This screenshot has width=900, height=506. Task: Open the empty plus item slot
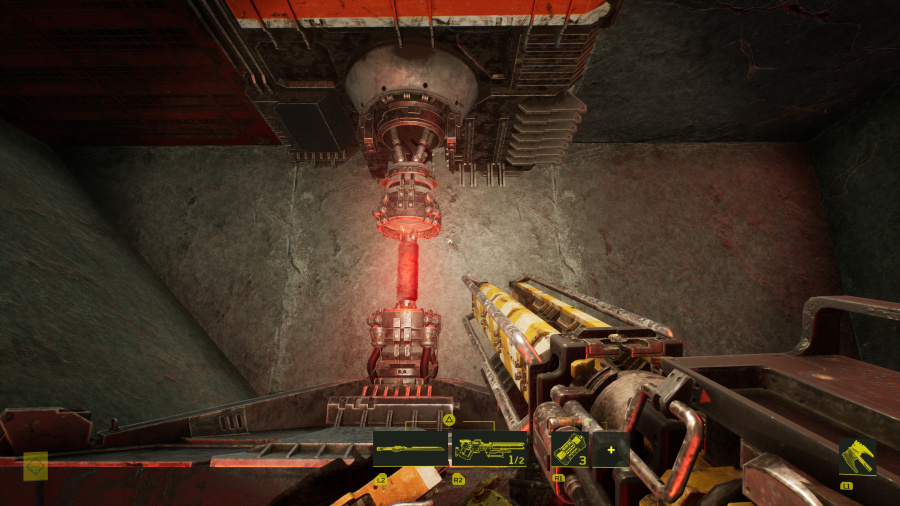pos(610,449)
